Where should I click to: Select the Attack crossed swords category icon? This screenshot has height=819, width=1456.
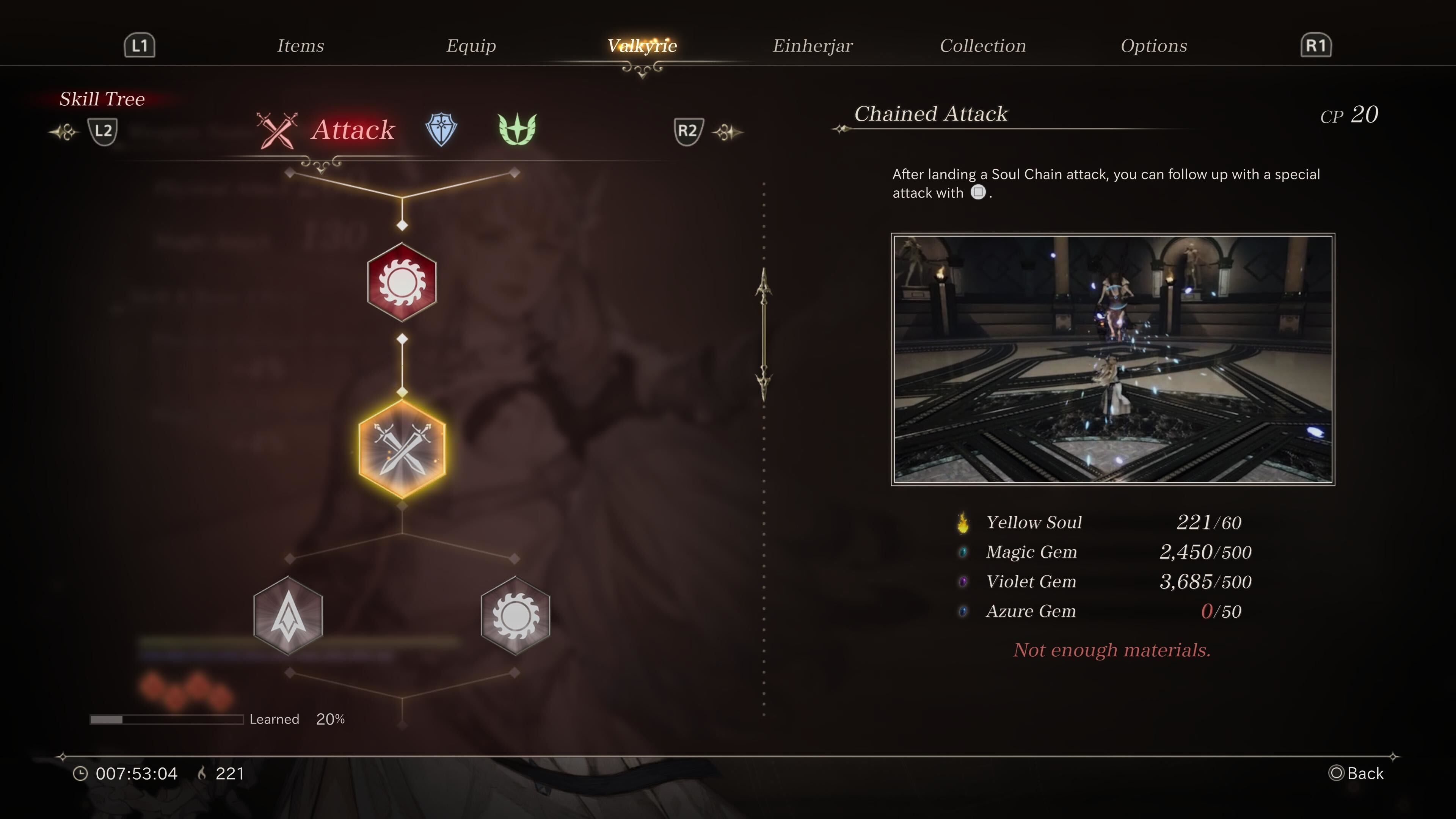tap(276, 130)
